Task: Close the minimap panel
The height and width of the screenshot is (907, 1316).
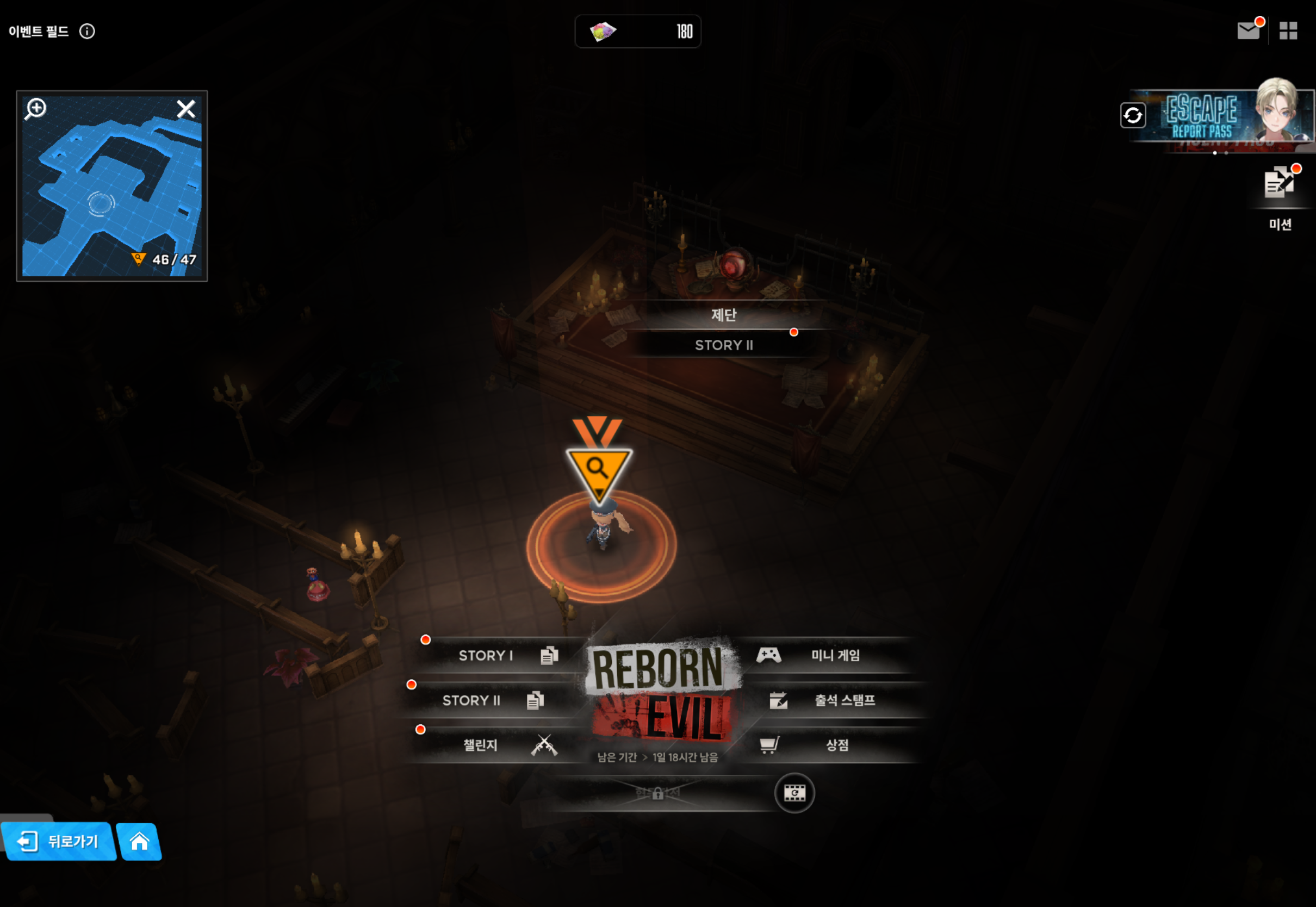Action: [186, 109]
